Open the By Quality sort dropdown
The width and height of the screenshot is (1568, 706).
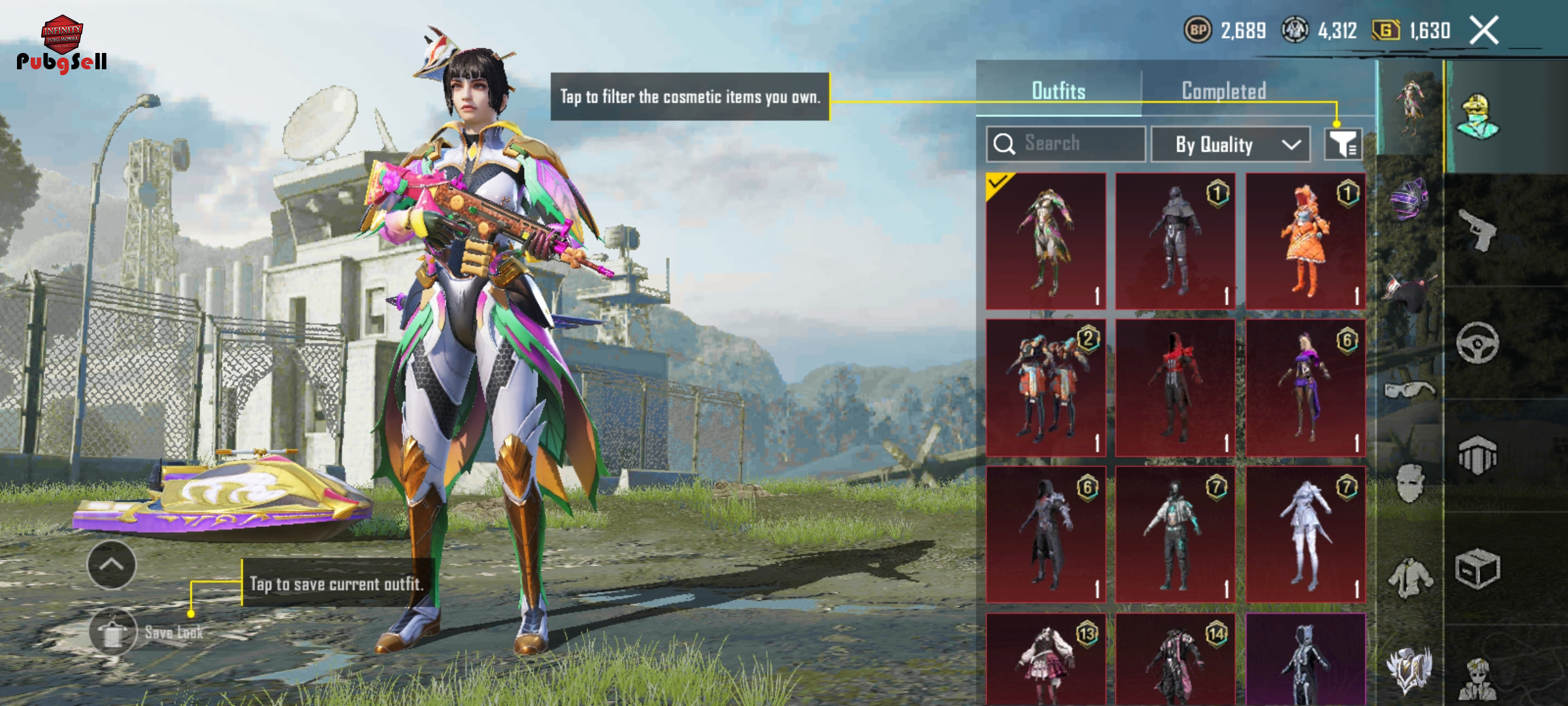tap(1230, 144)
